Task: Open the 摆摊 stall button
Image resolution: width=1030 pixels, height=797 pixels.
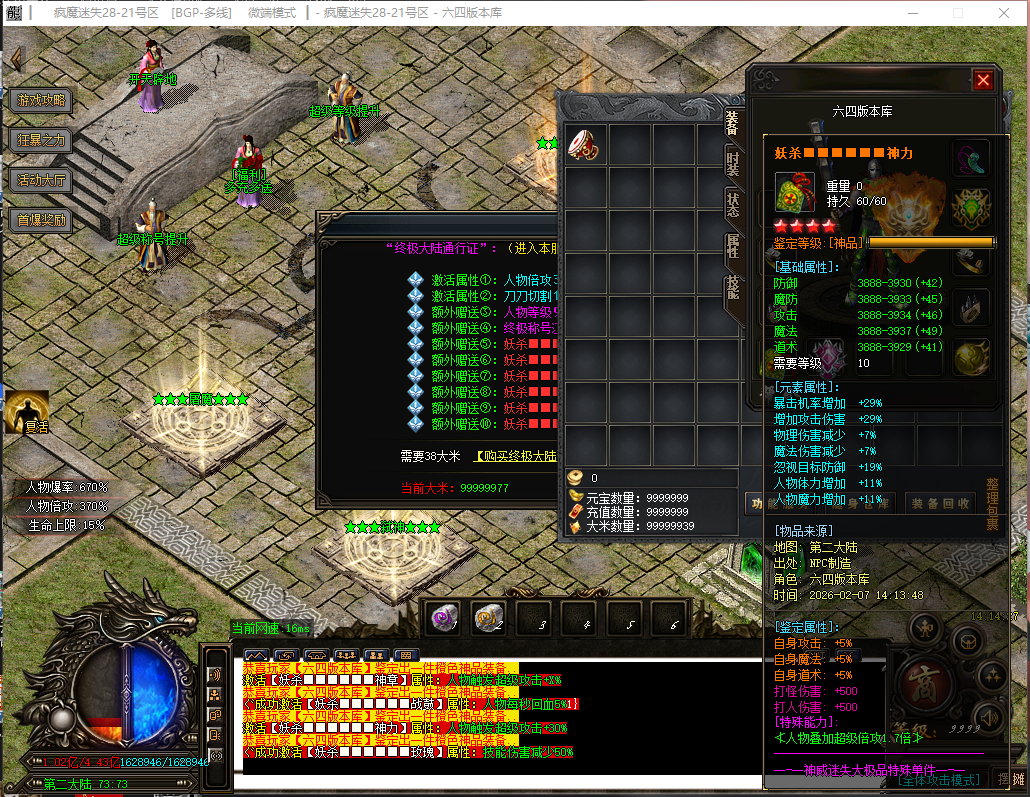Action: pos(1011,779)
